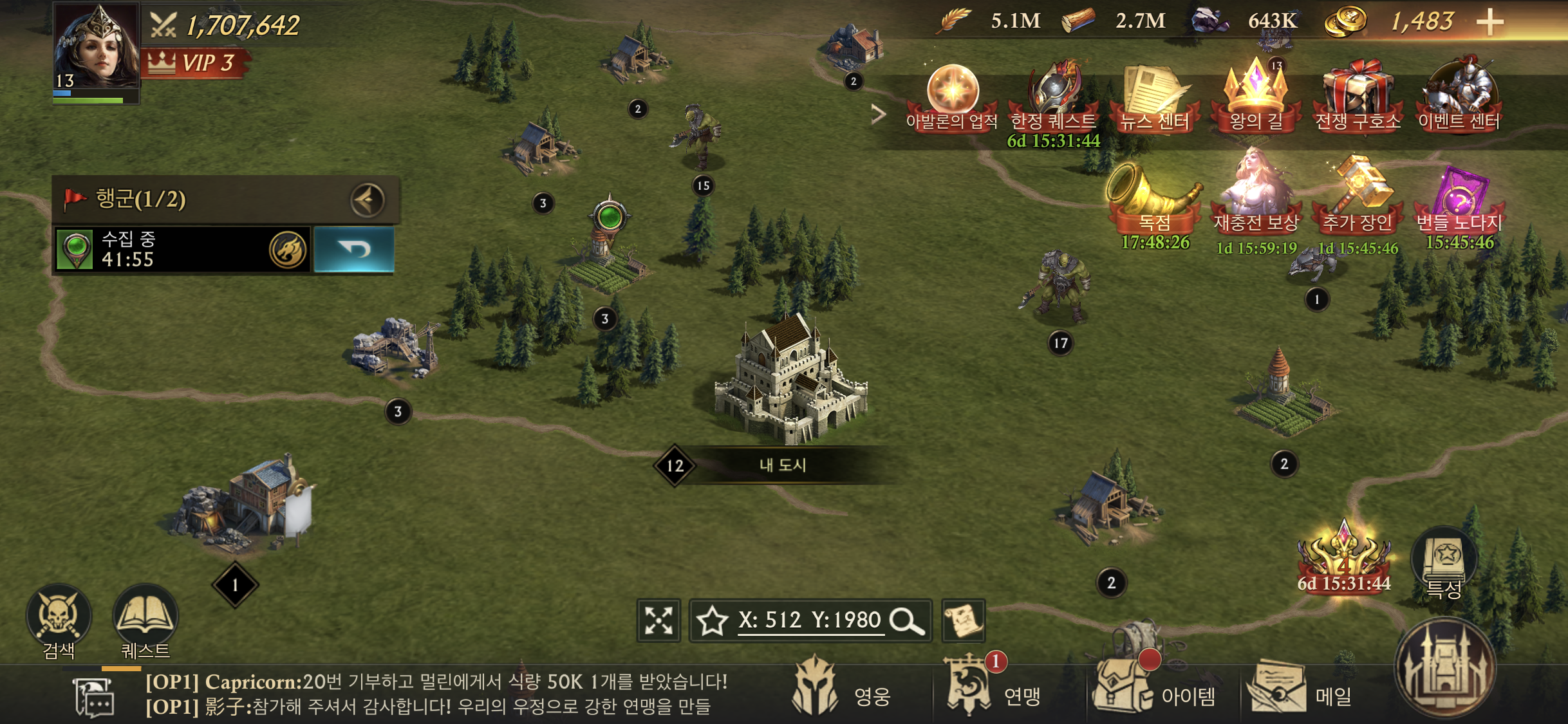Image resolution: width=1568 pixels, height=724 pixels.
Task: Collapse the 행군 march panel arrow
Action: (368, 200)
